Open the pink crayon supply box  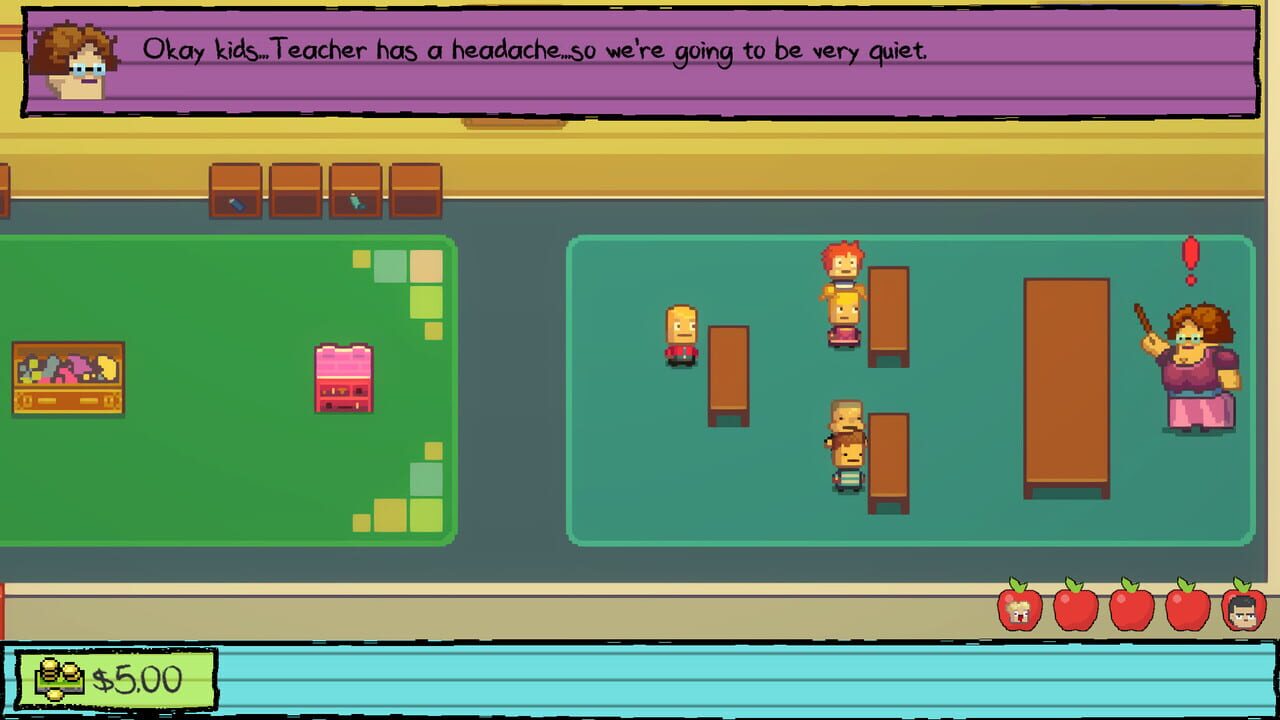click(x=344, y=380)
